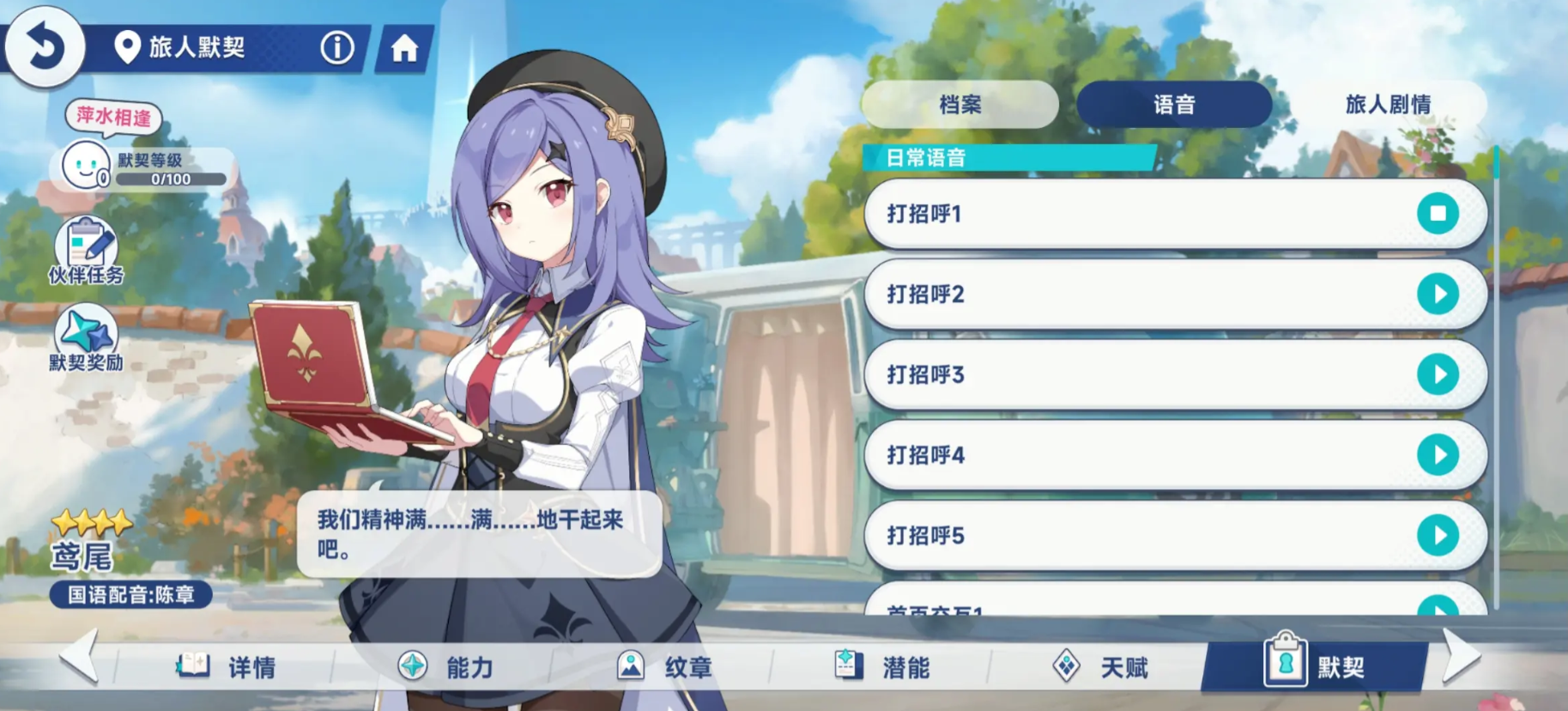Play the 打招呼2 voice line
This screenshot has height=711, width=1568.
tap(1438, 294)
